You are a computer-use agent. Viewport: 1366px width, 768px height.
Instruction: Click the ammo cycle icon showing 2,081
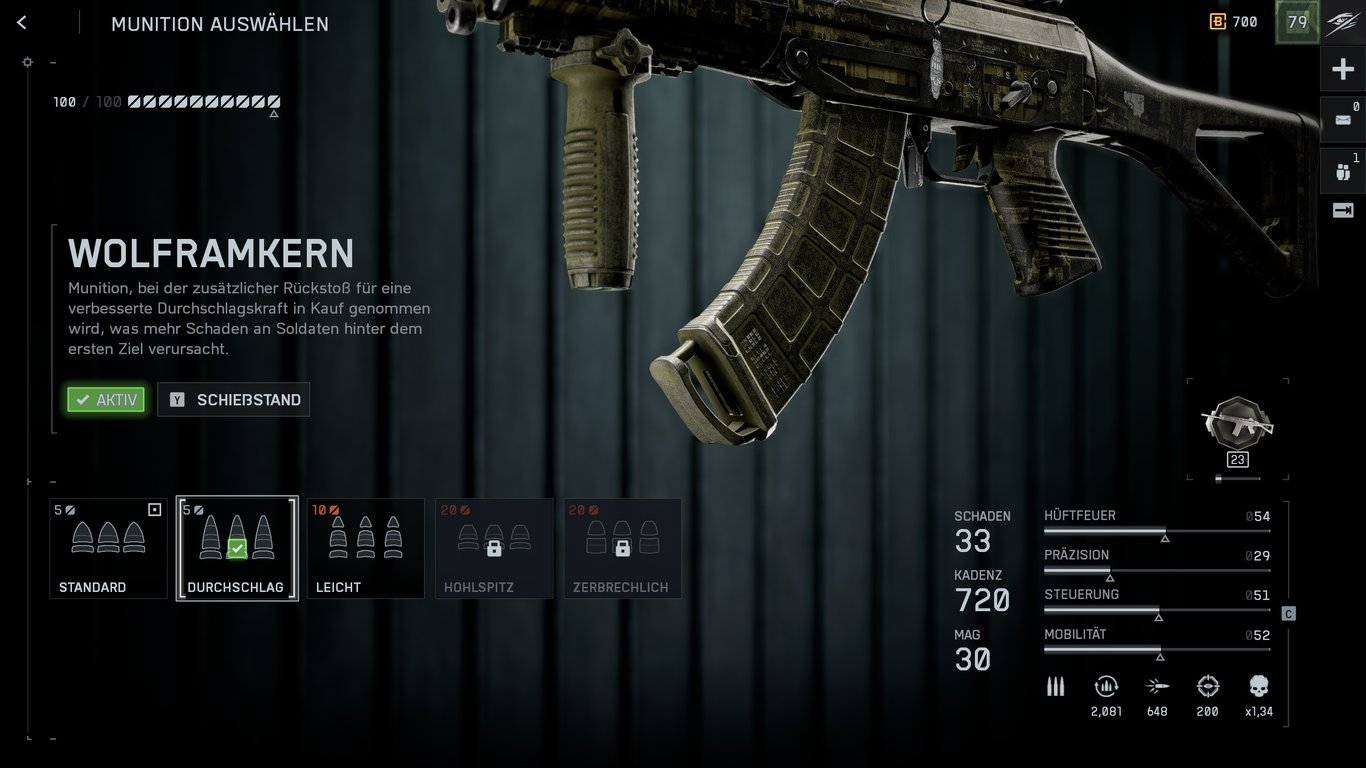tap(1106, 687)
